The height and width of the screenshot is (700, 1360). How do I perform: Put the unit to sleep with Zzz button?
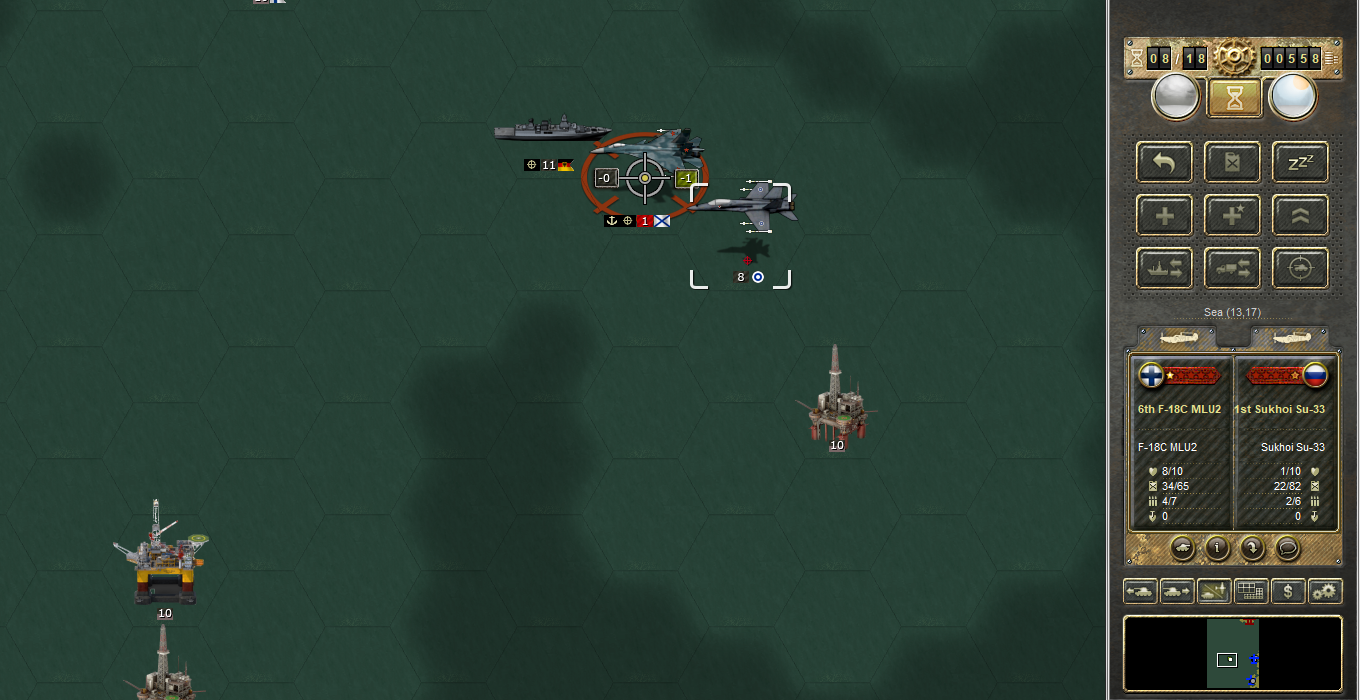click(1300, 162)
